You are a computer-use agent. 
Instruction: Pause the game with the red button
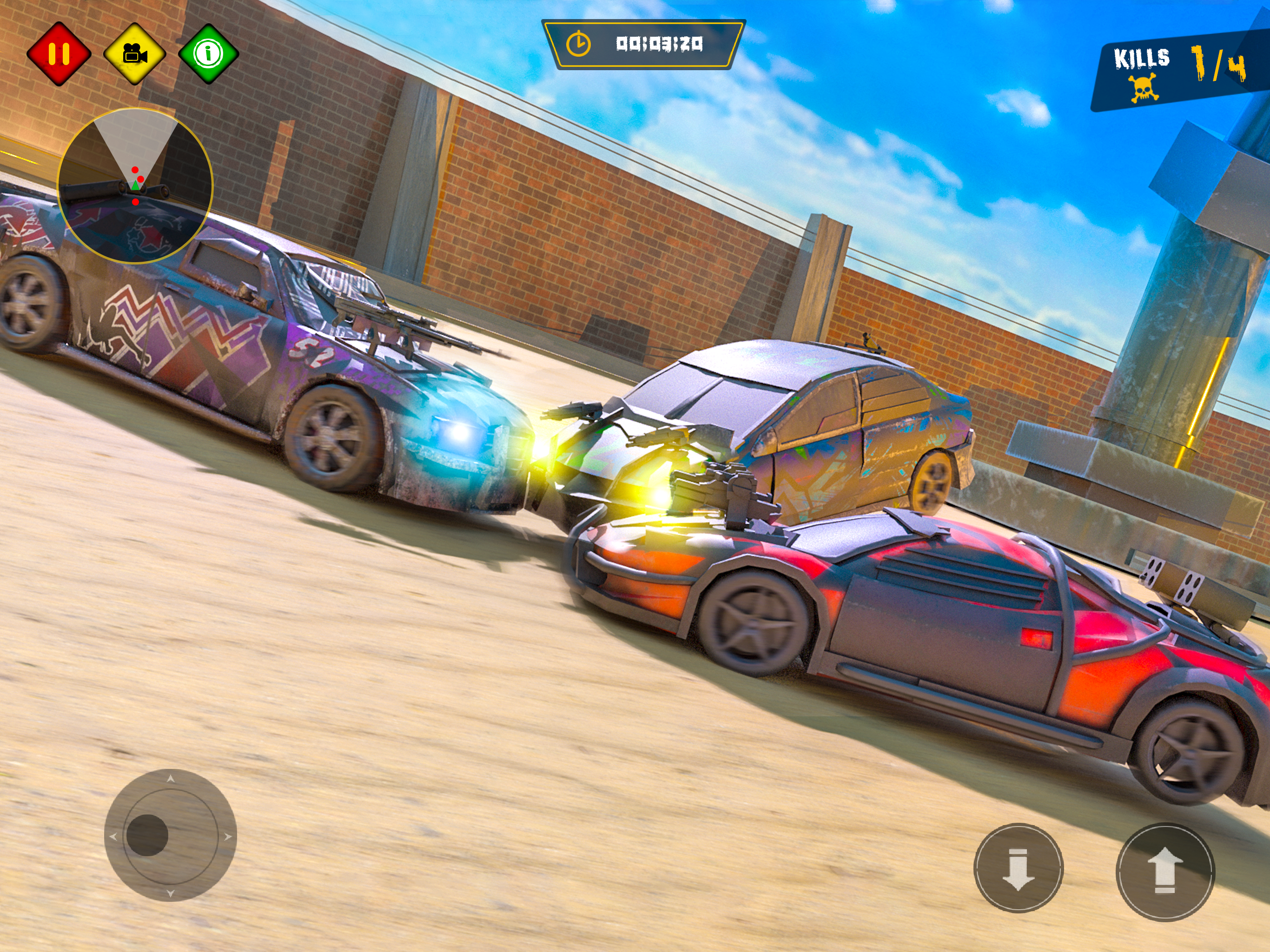pos(59,54)
